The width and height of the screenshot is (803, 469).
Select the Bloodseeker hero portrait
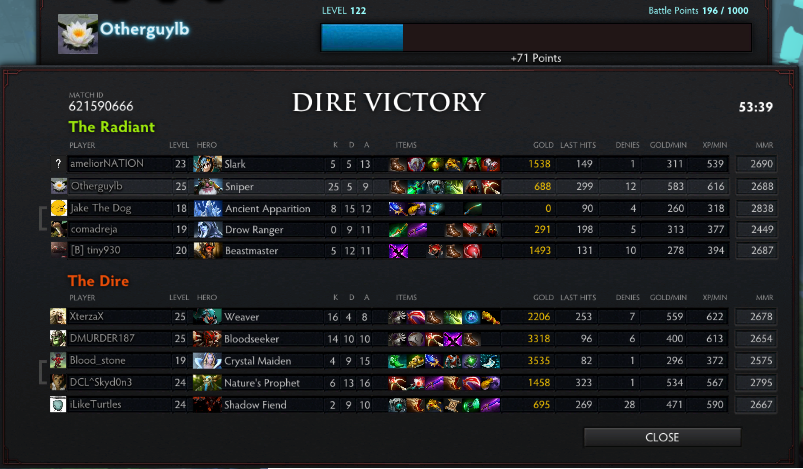208,338
